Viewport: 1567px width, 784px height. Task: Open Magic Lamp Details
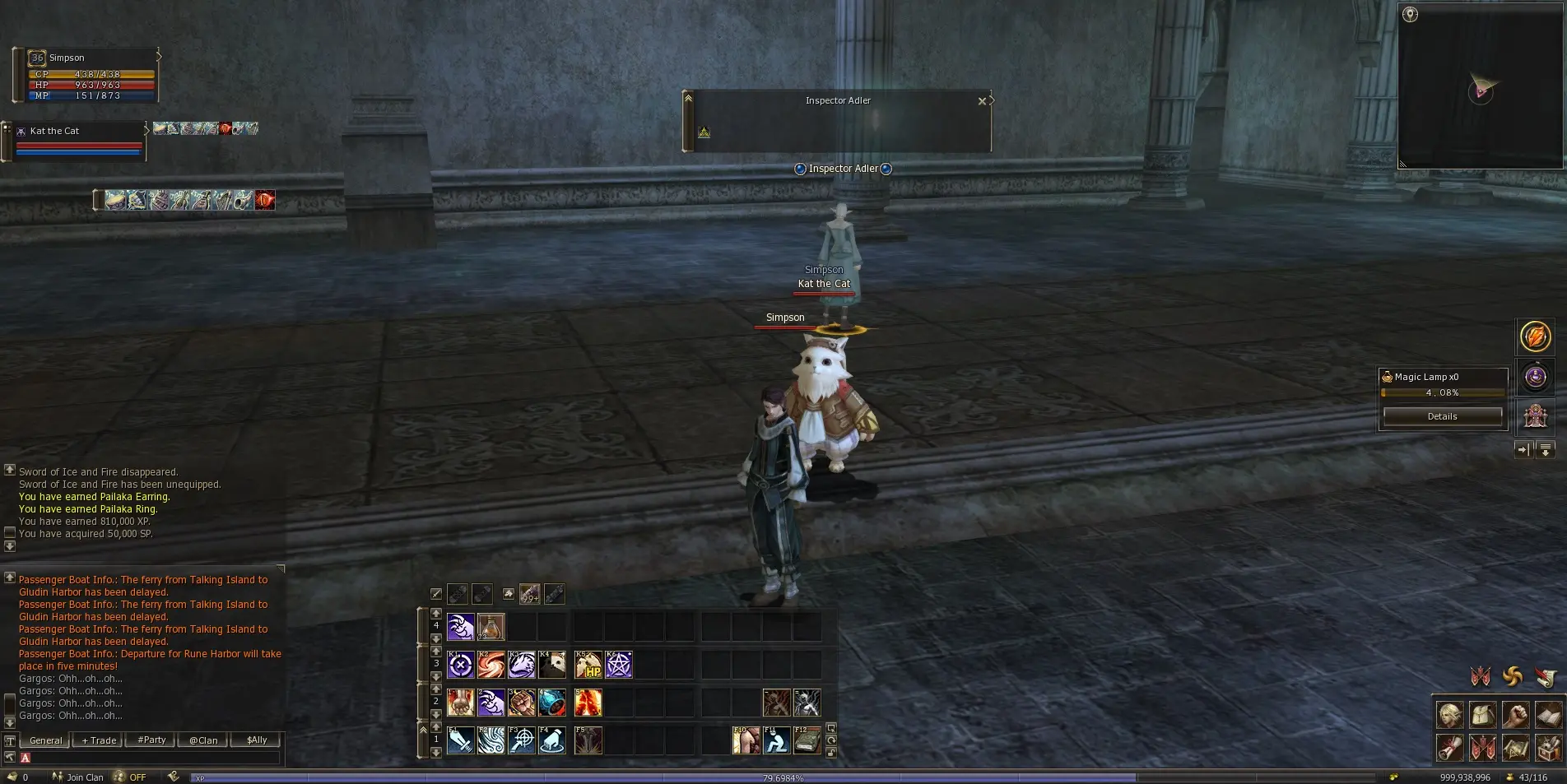1442,416
